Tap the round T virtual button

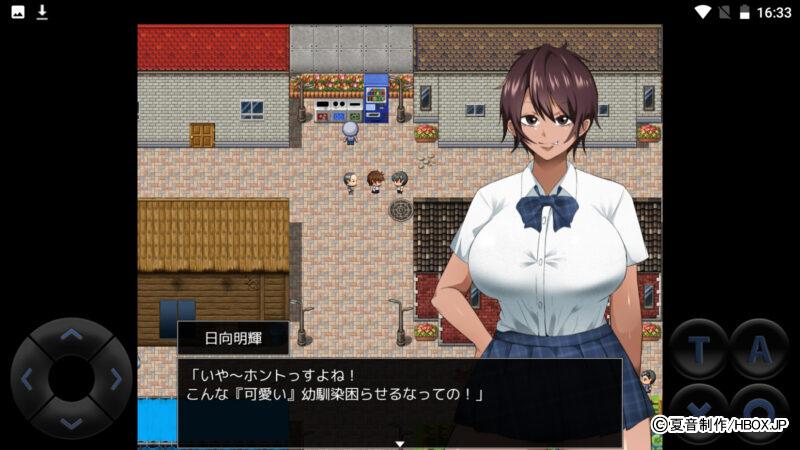coord(699,349)
